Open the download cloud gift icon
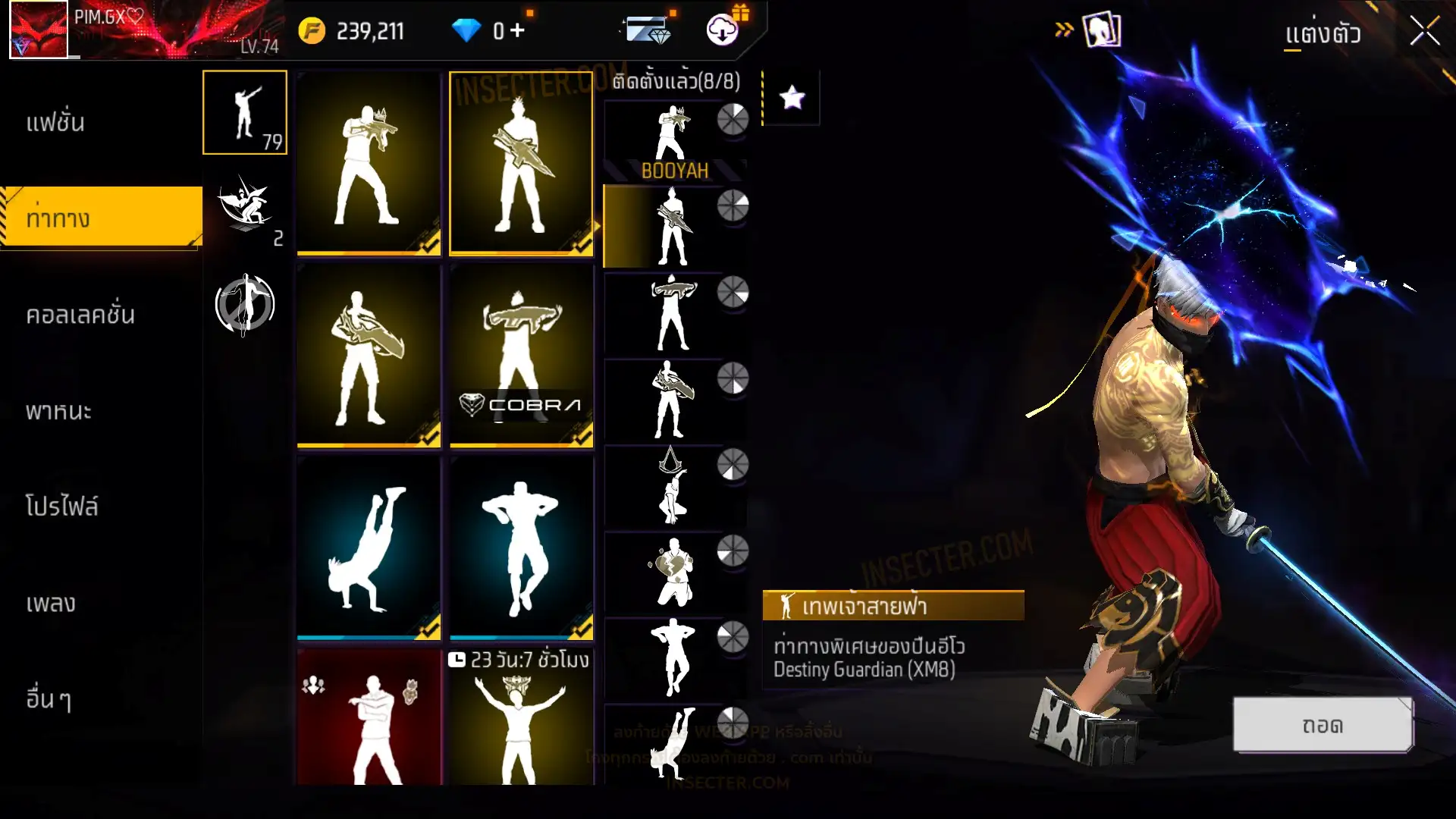The width and height of the screenshot is (1456, 819). pyautogui.click(x=723, y=30)
